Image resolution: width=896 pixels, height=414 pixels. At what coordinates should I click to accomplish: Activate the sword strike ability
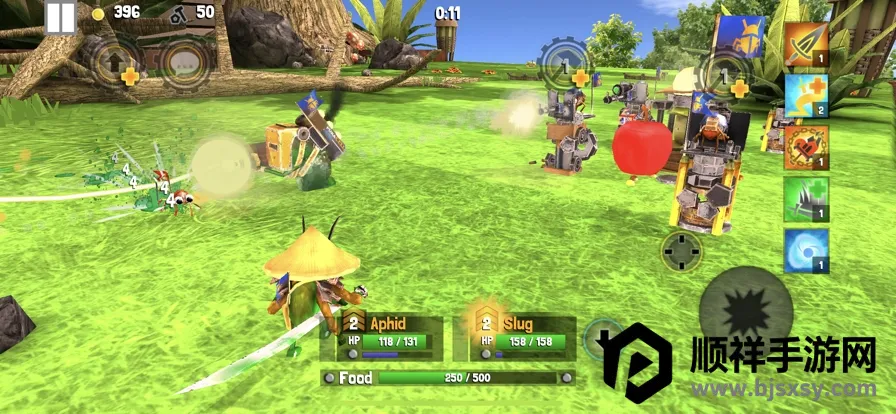(x=805, y=44)
